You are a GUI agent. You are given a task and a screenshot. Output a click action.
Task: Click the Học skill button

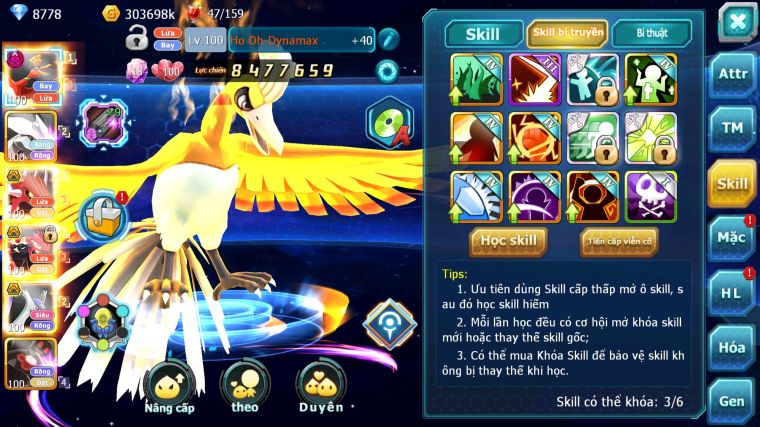click(x=509, y=241)
